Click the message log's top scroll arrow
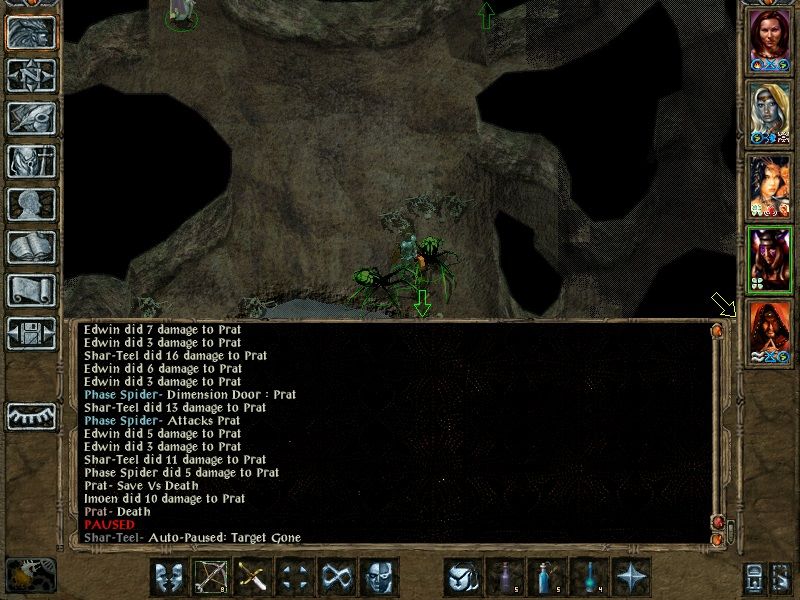Viewport: 800px width, 600px height. 717,329
